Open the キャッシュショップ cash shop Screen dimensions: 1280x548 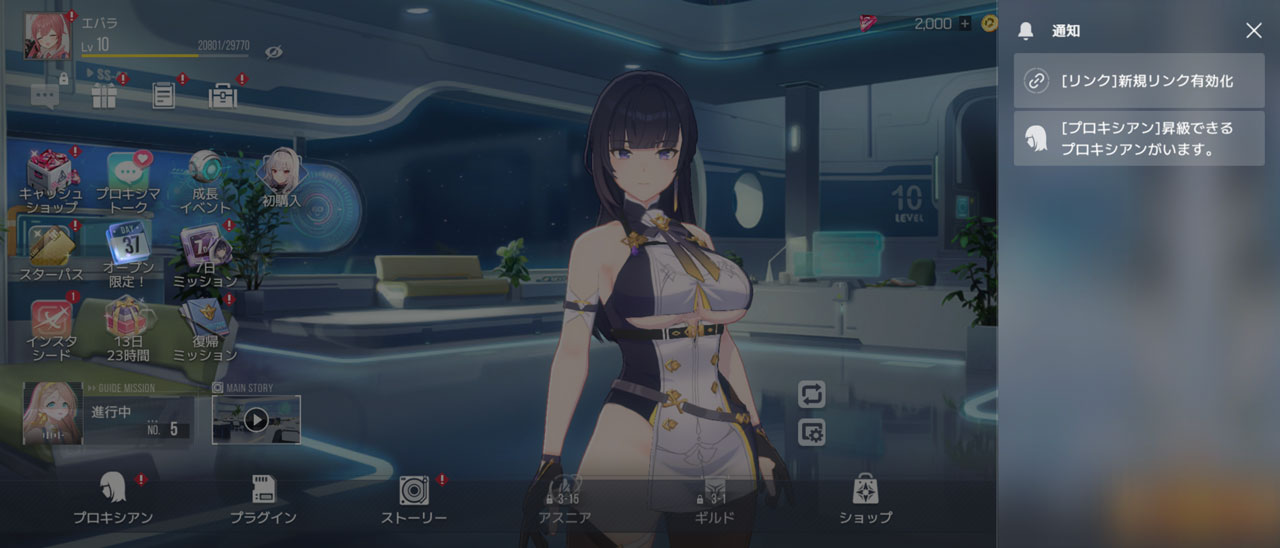(51, 182)
